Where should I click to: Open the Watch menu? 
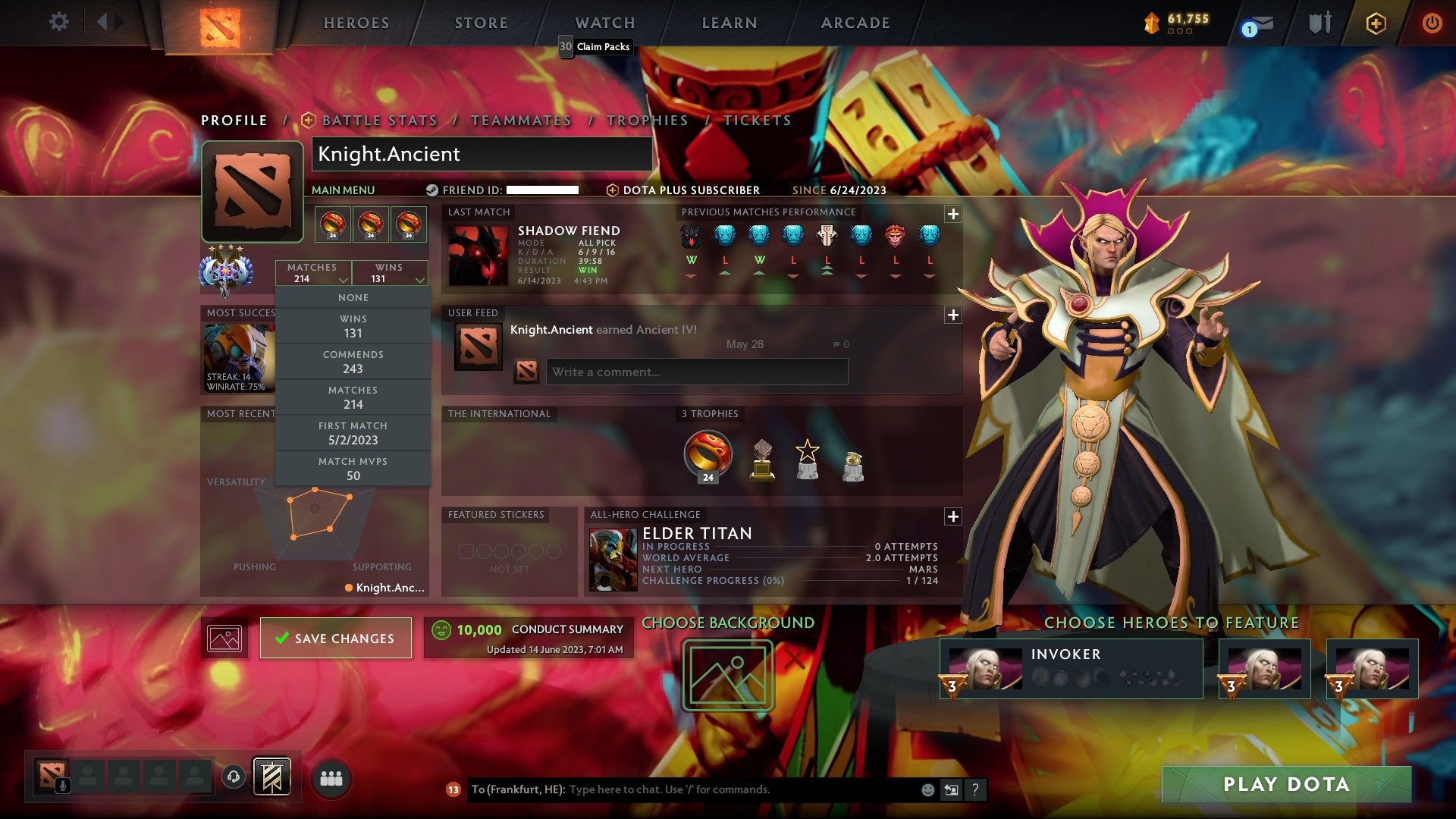click(x=604, y=23)
